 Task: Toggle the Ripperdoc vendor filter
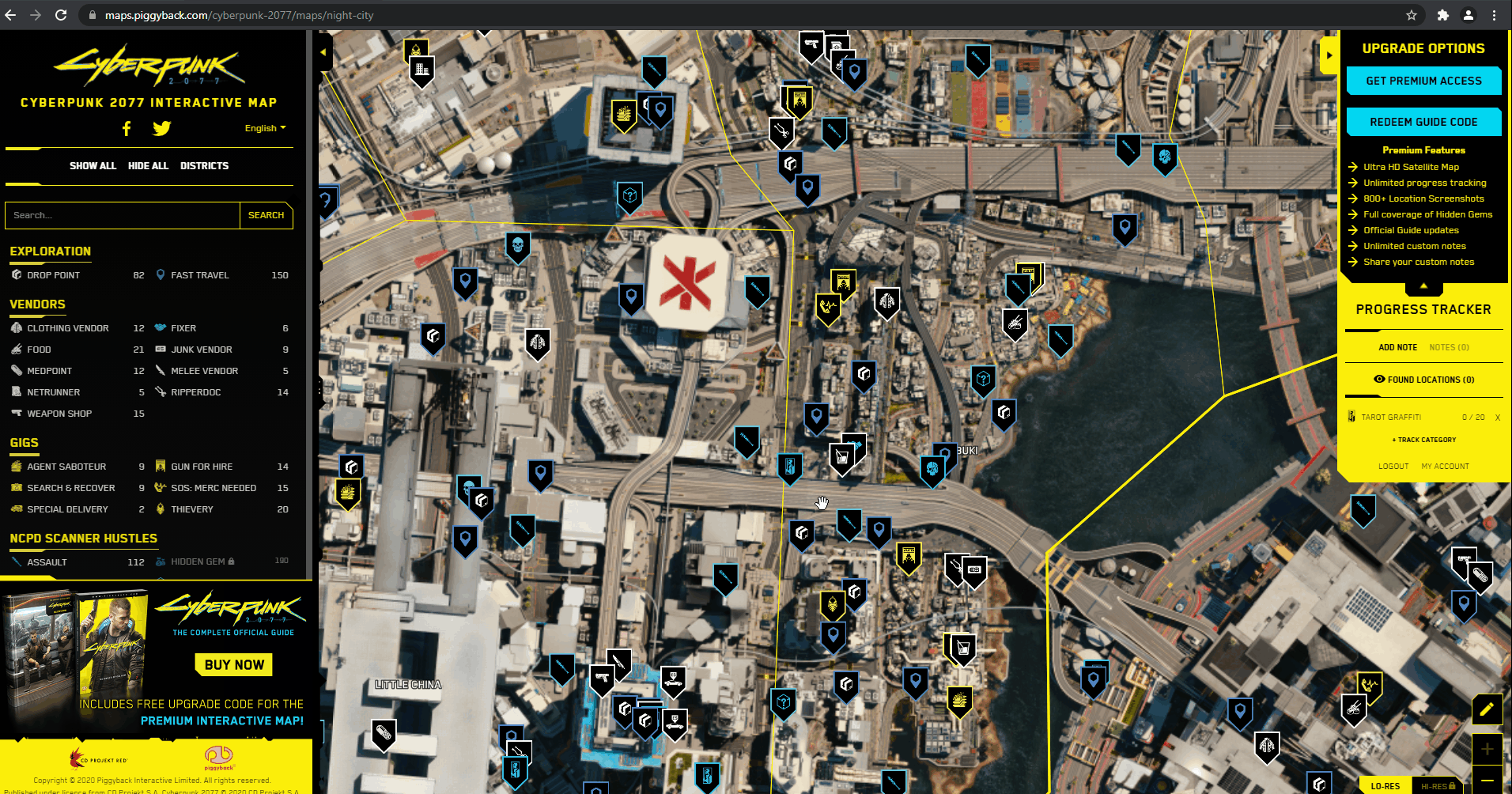(x=195, y=392)
